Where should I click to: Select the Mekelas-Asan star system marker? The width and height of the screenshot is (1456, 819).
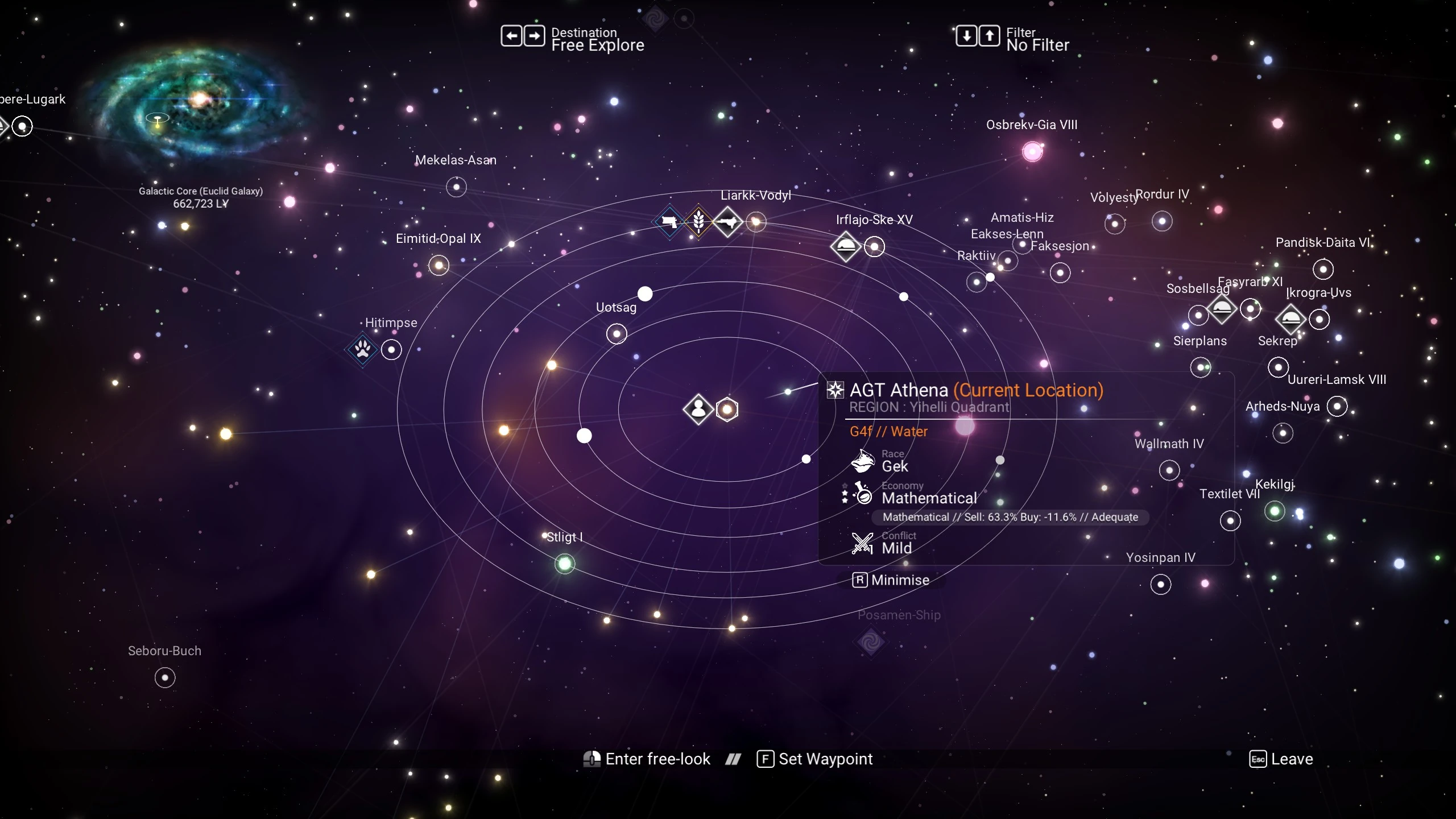coord(456,187)
